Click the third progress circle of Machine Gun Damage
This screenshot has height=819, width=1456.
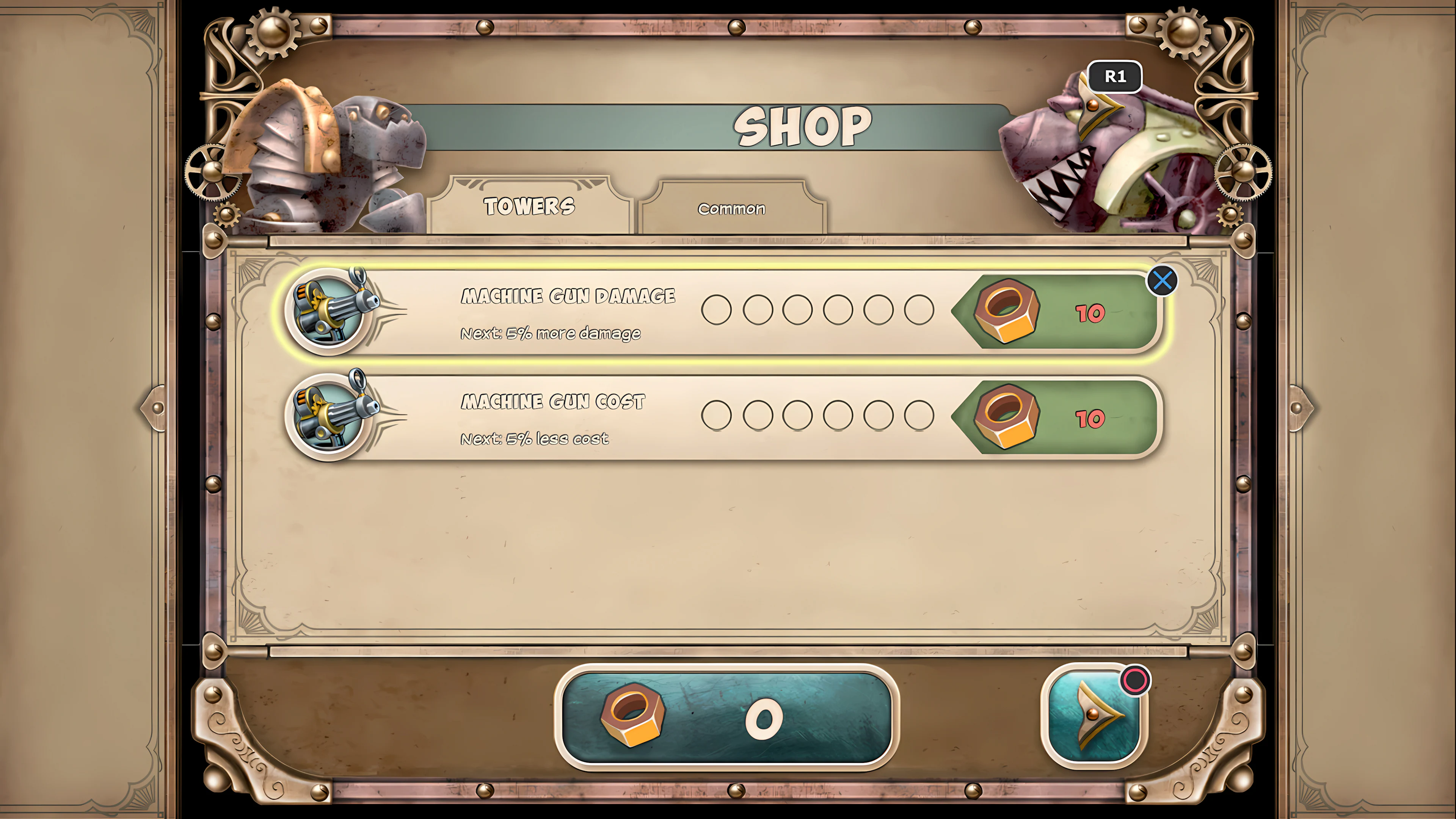point(798,310)
